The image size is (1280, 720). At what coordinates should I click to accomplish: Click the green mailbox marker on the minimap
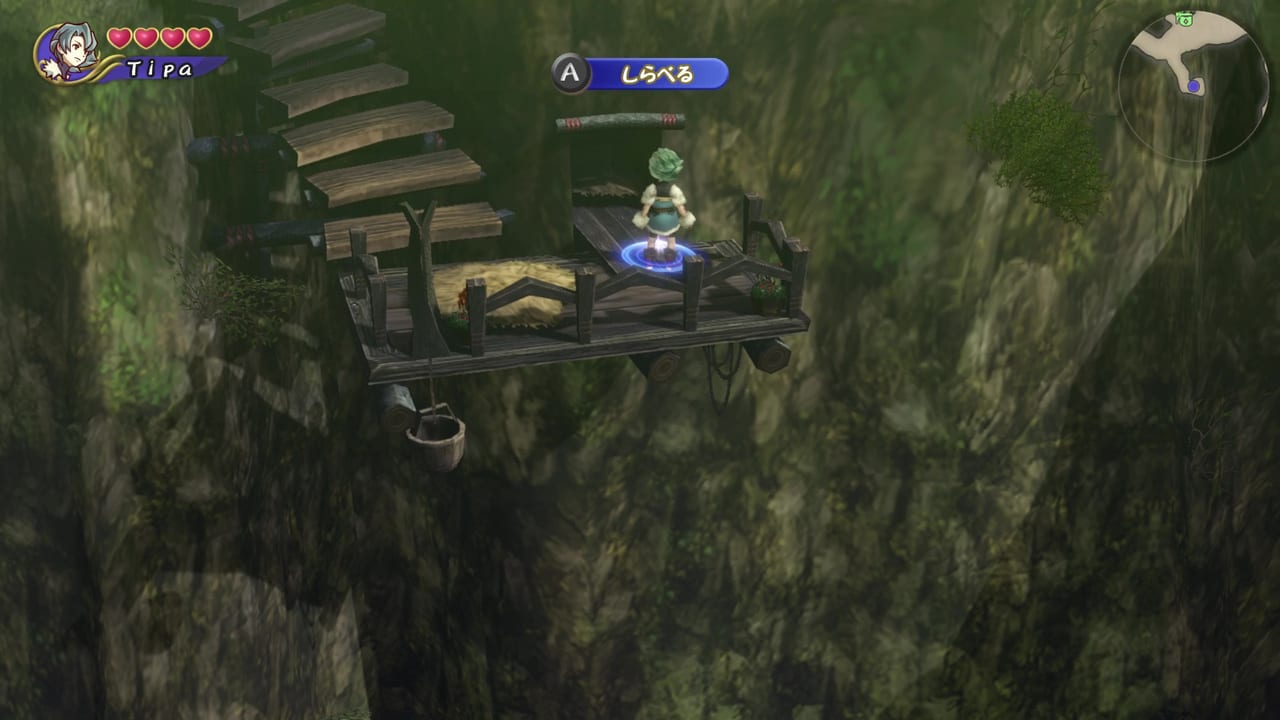[1185, 19]
